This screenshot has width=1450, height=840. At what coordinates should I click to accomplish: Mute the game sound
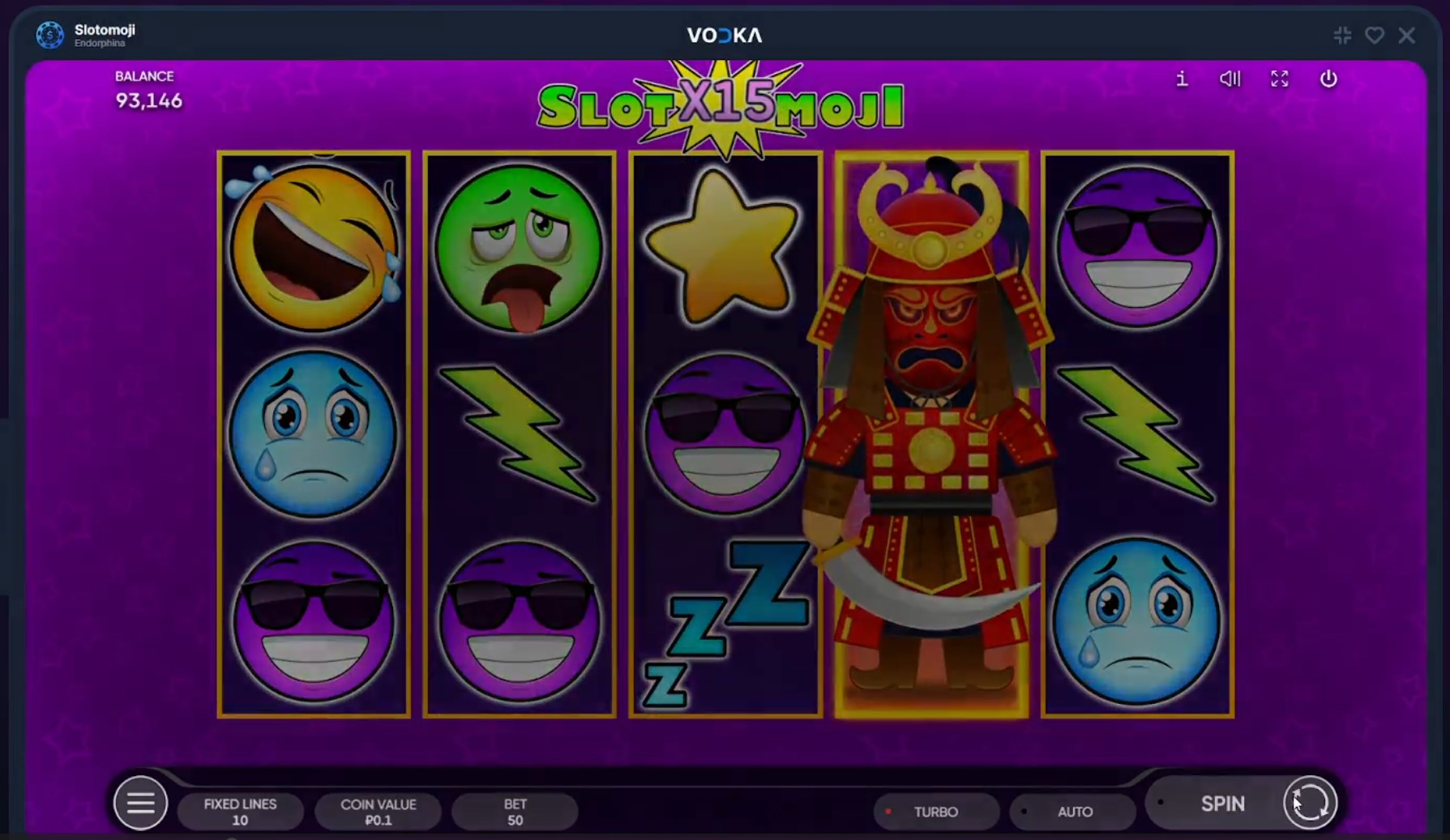point(1230,79)
